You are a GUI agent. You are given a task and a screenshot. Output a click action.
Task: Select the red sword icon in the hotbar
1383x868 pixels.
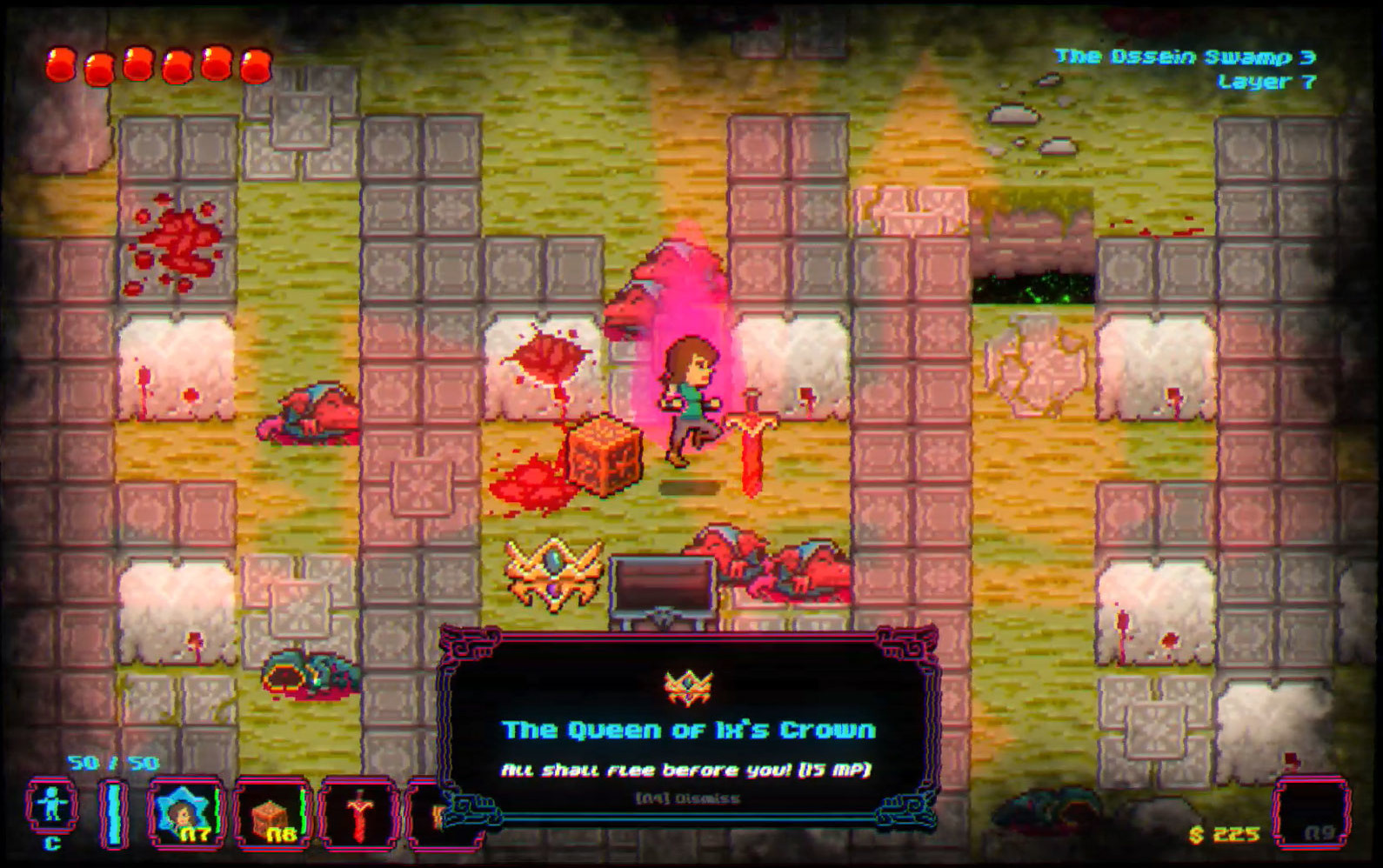(360, 810)
